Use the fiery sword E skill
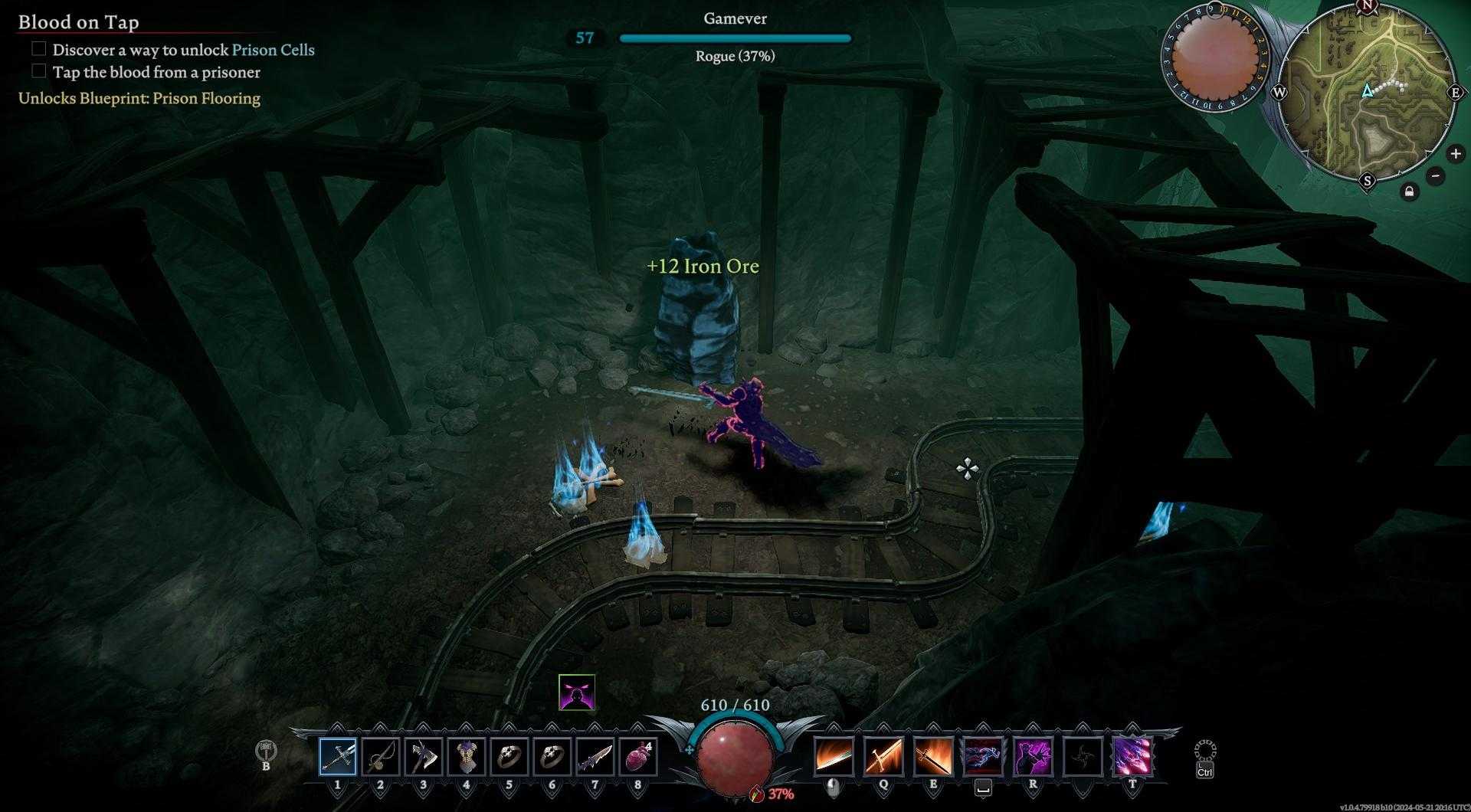The image size is (1471, 812). pyautogui.click(x=933, y=757)
